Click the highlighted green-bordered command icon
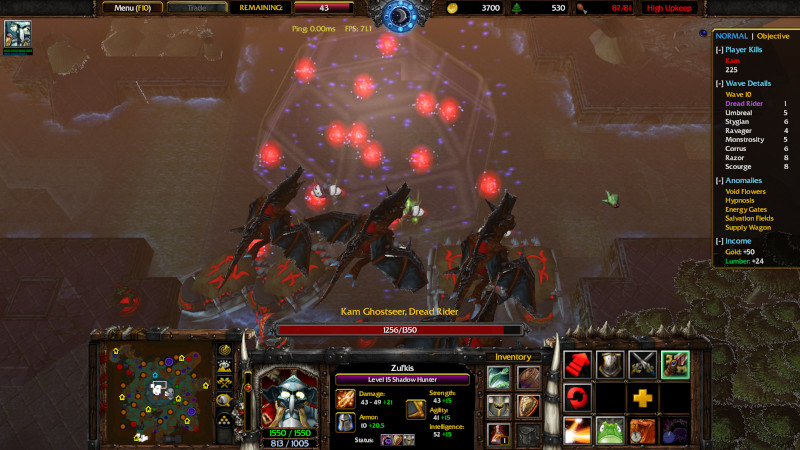 [675, 365]
